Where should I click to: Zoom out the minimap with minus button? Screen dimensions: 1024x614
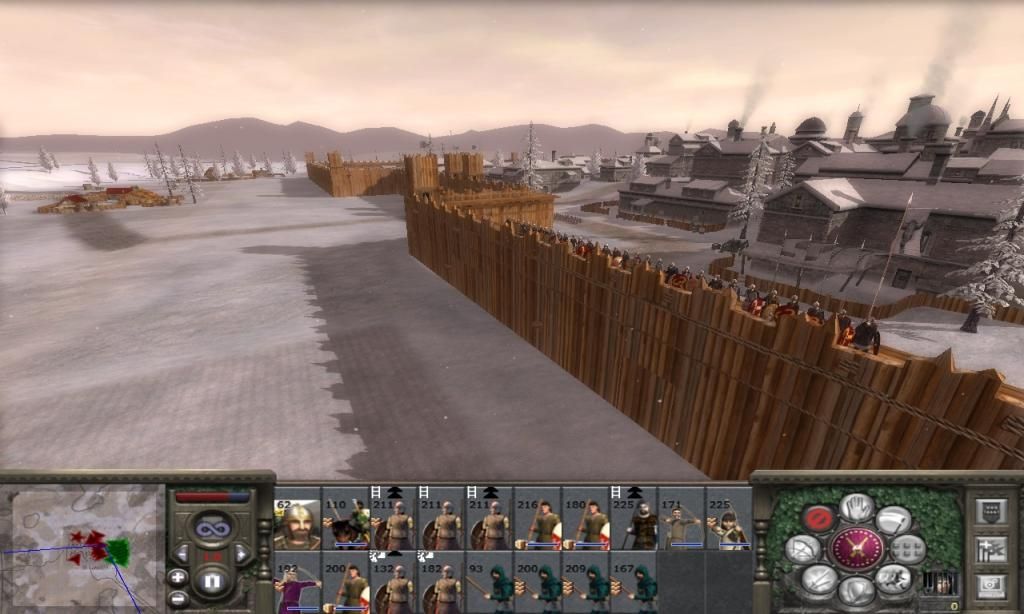[178, 598]
